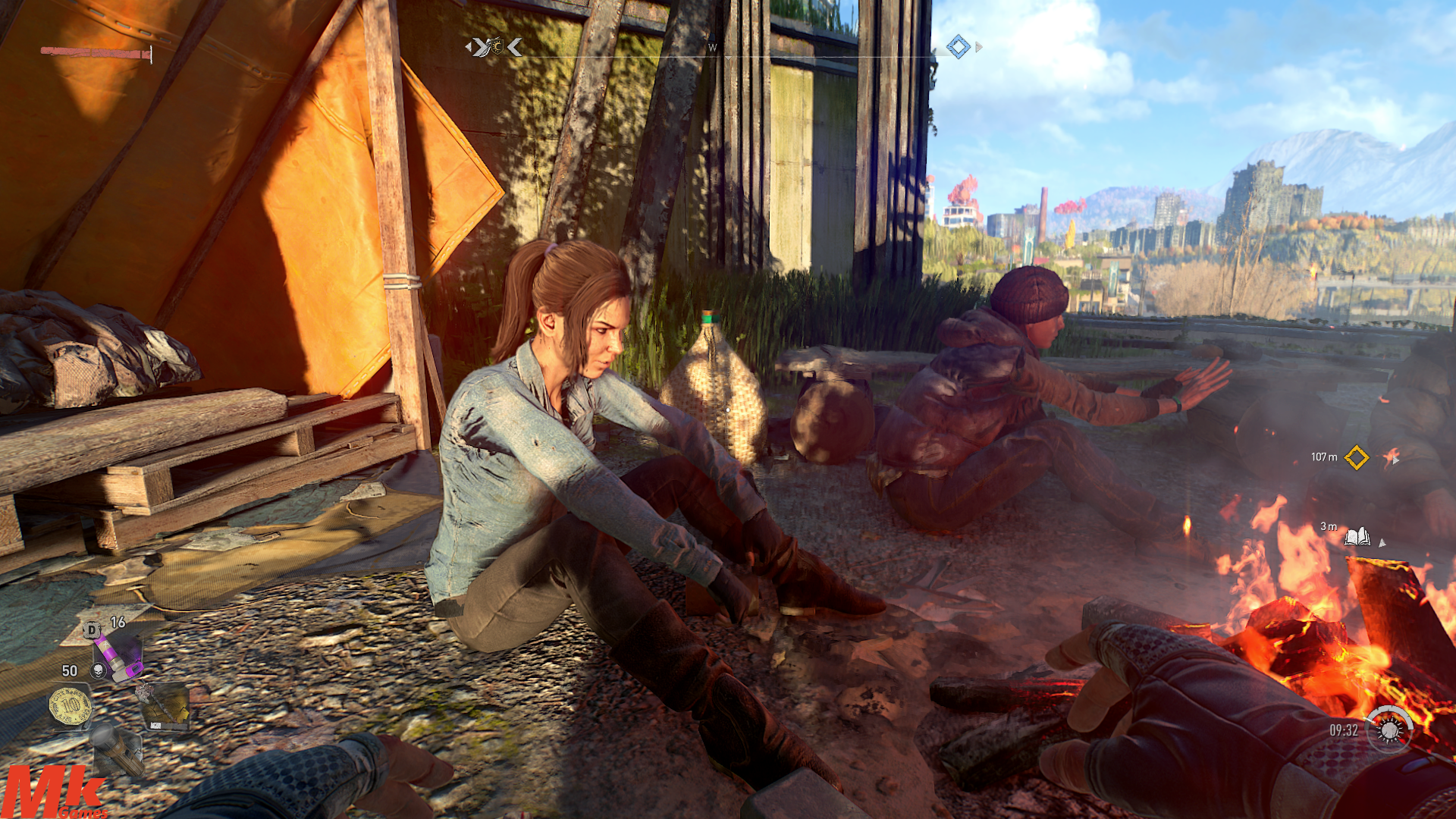1456x819 pixels.
Task: Select the flashlight slot
Action: [x=118, y=751]
